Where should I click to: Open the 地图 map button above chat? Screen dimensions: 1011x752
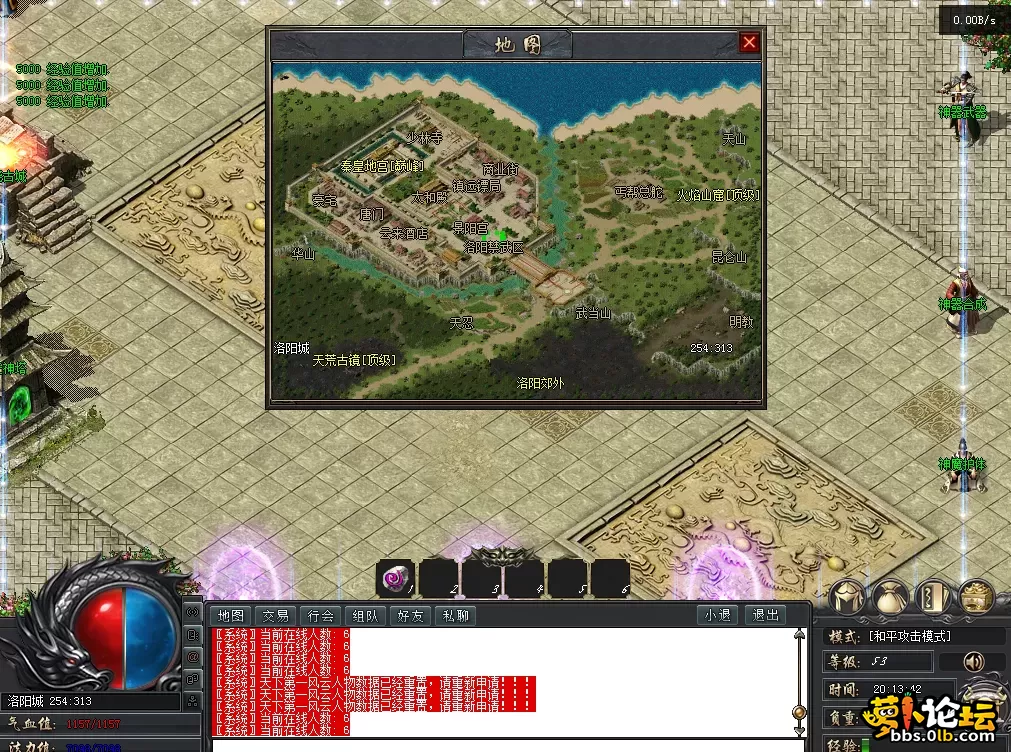coord(231,616)
